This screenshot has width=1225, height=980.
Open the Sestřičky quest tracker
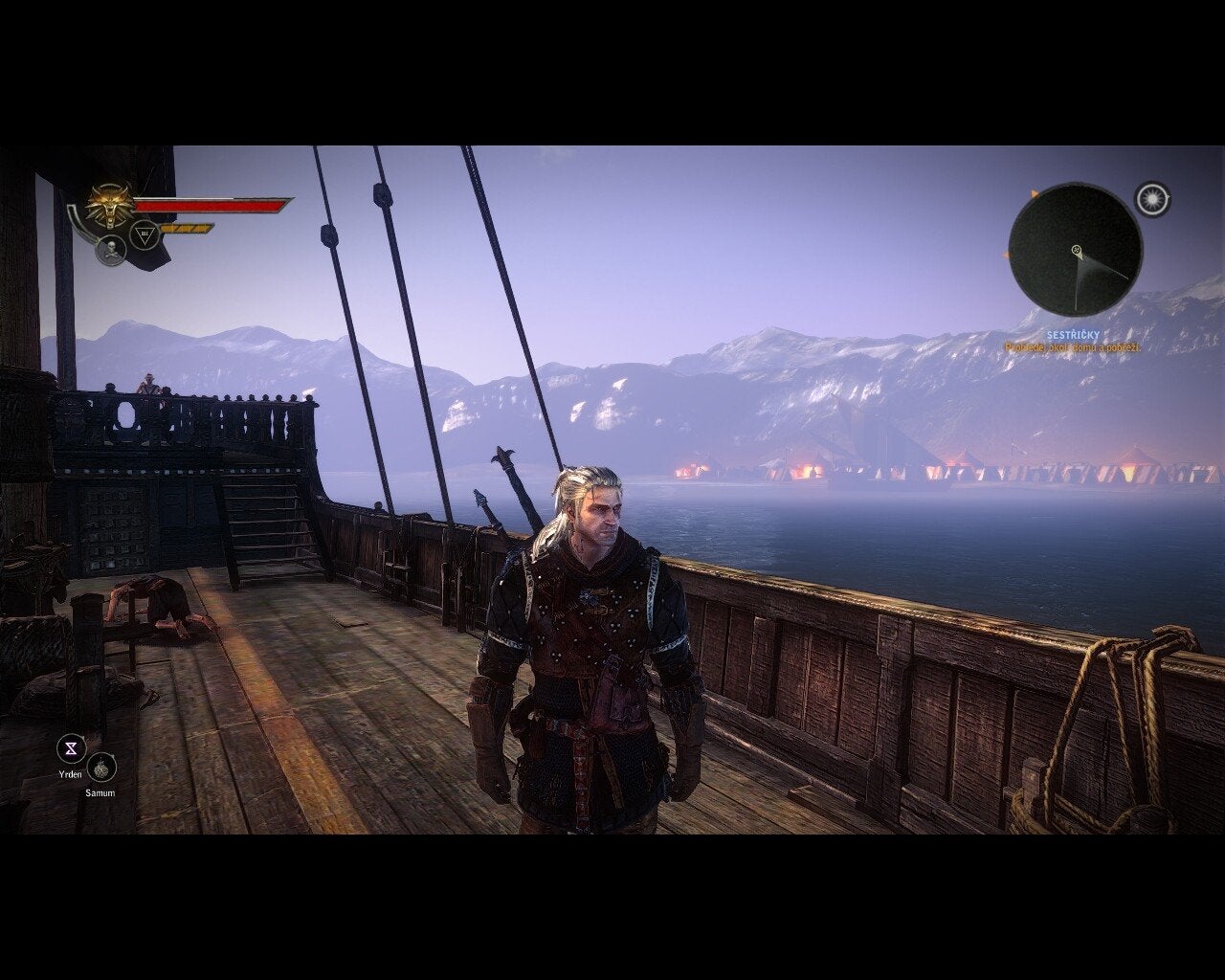point(1072,336)
